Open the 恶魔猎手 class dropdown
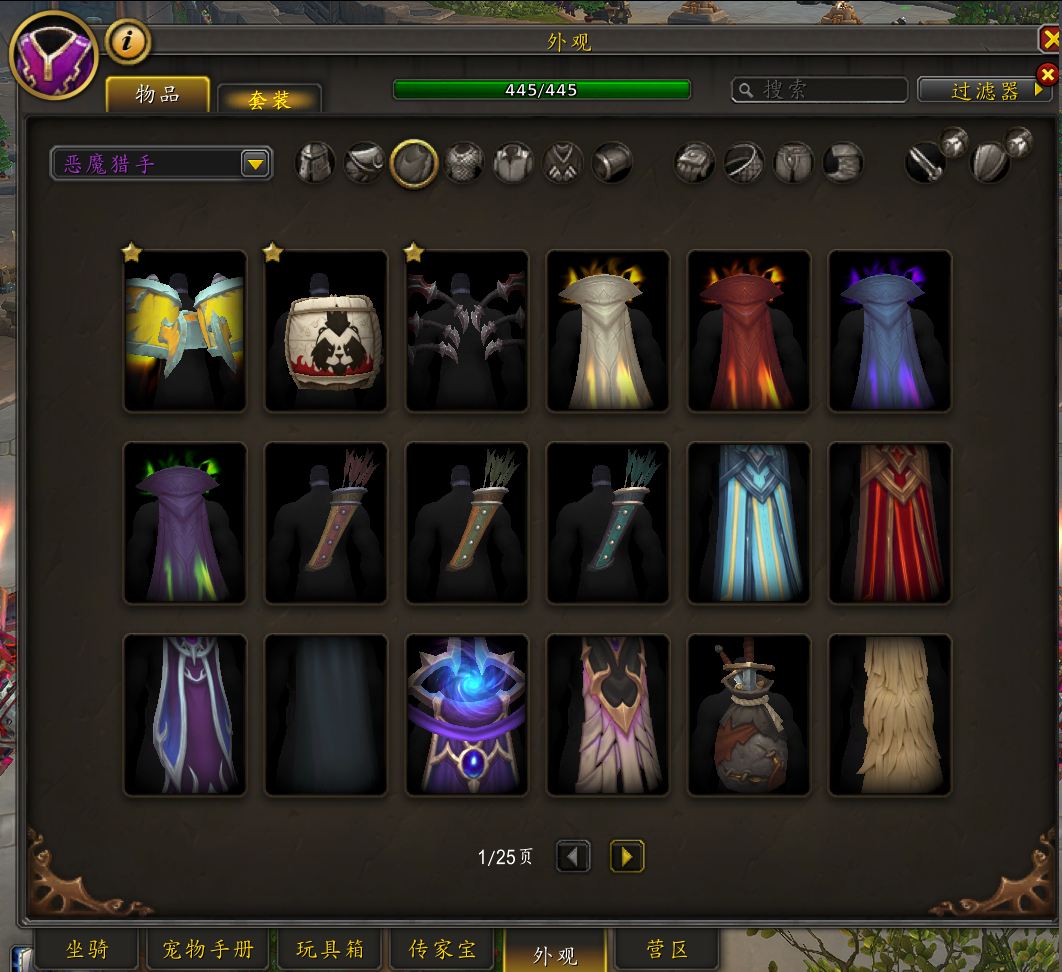This screenshot has width=1062, height=972. point(255,163)
